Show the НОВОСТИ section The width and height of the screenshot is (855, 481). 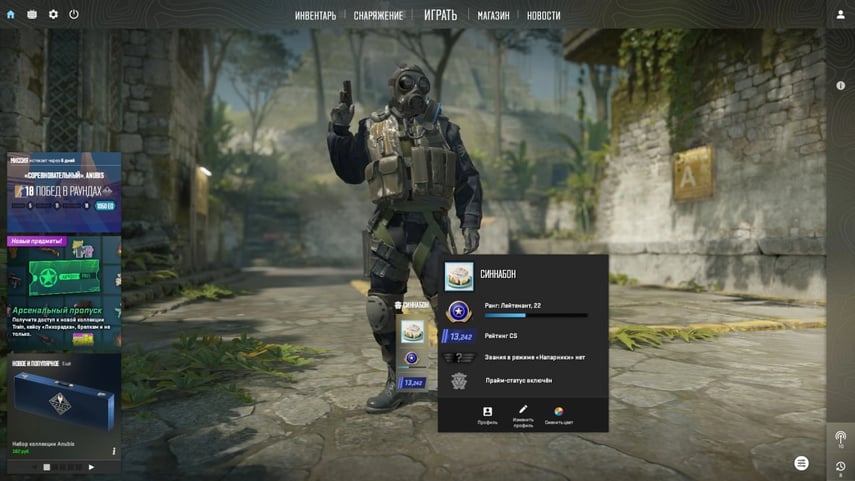click(543, 16)
